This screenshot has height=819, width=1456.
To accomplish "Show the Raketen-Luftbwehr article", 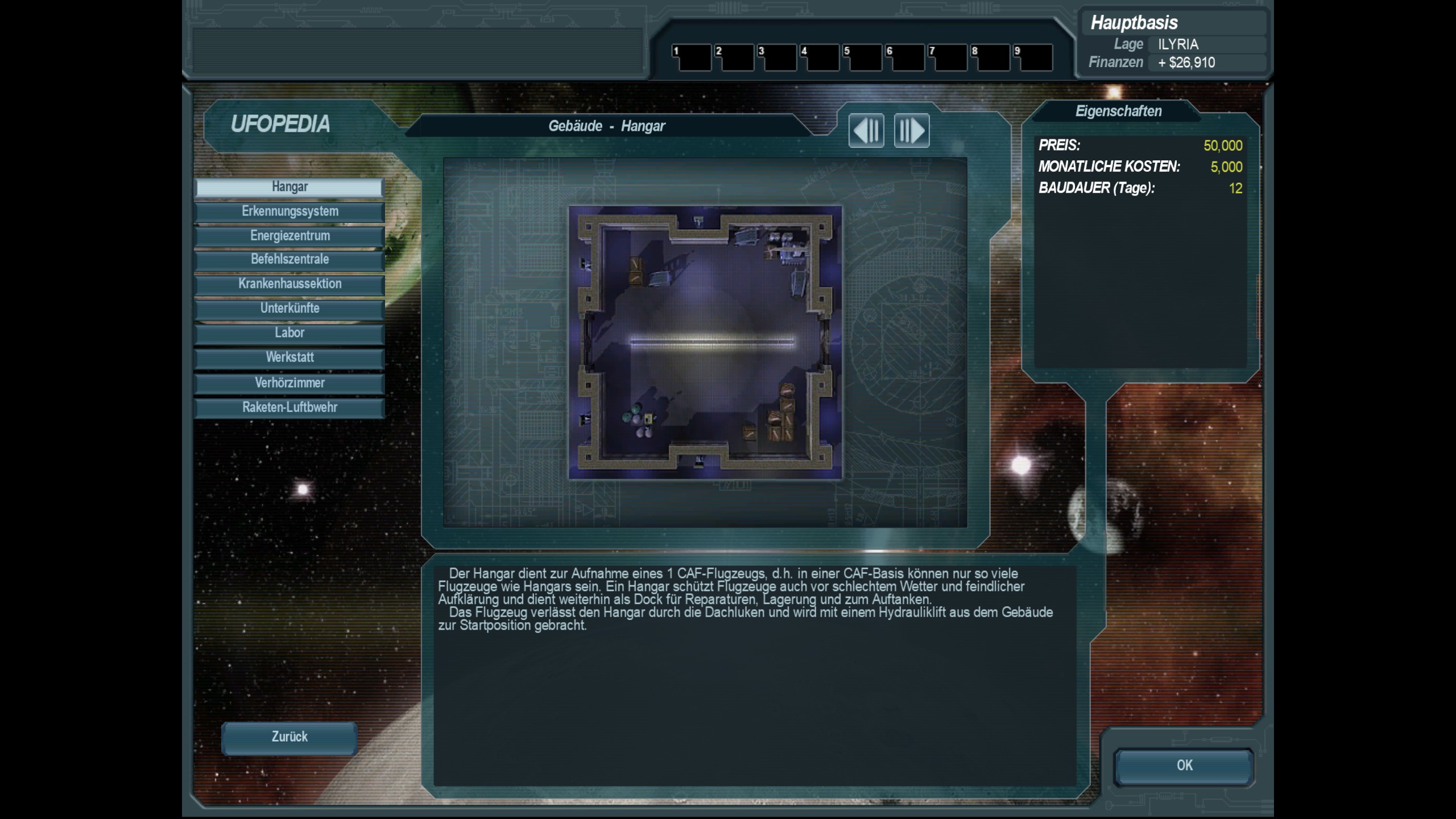I will [289, 407].
